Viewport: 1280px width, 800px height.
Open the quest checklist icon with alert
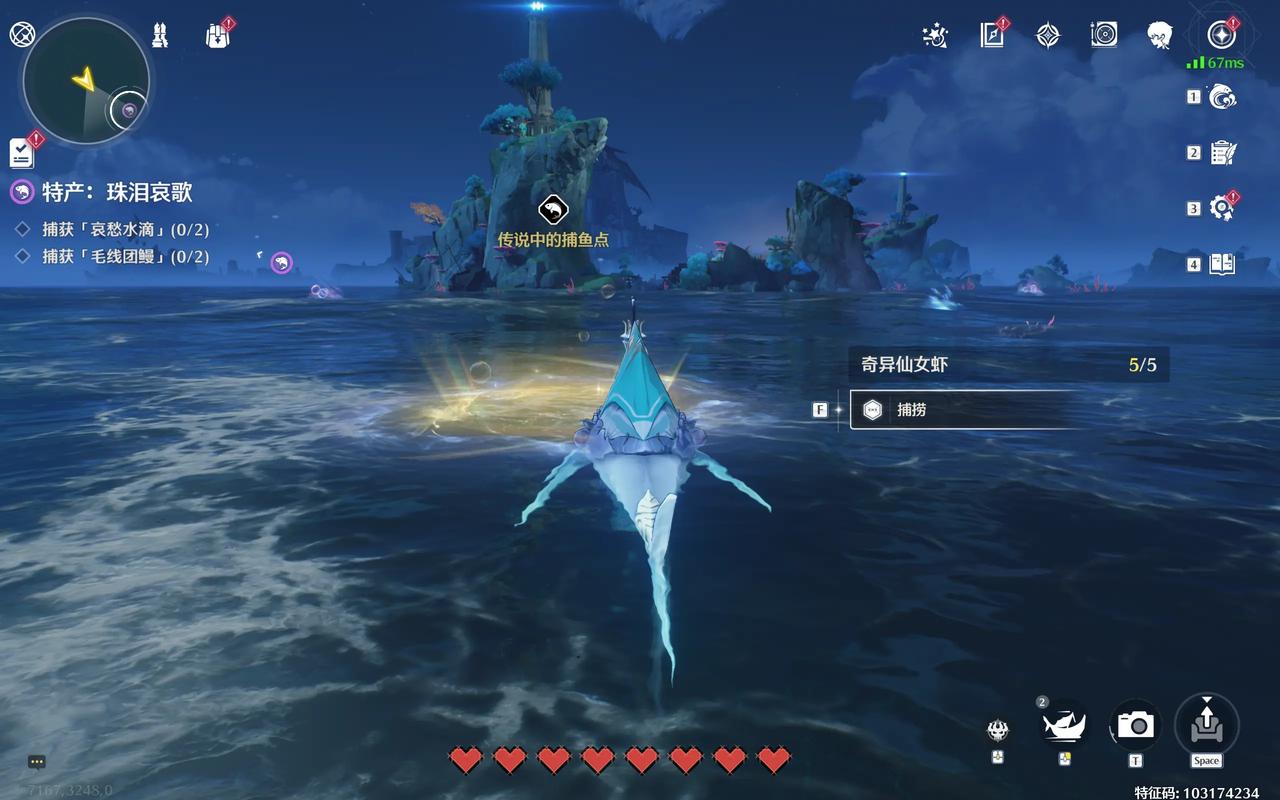click(22, 152)
